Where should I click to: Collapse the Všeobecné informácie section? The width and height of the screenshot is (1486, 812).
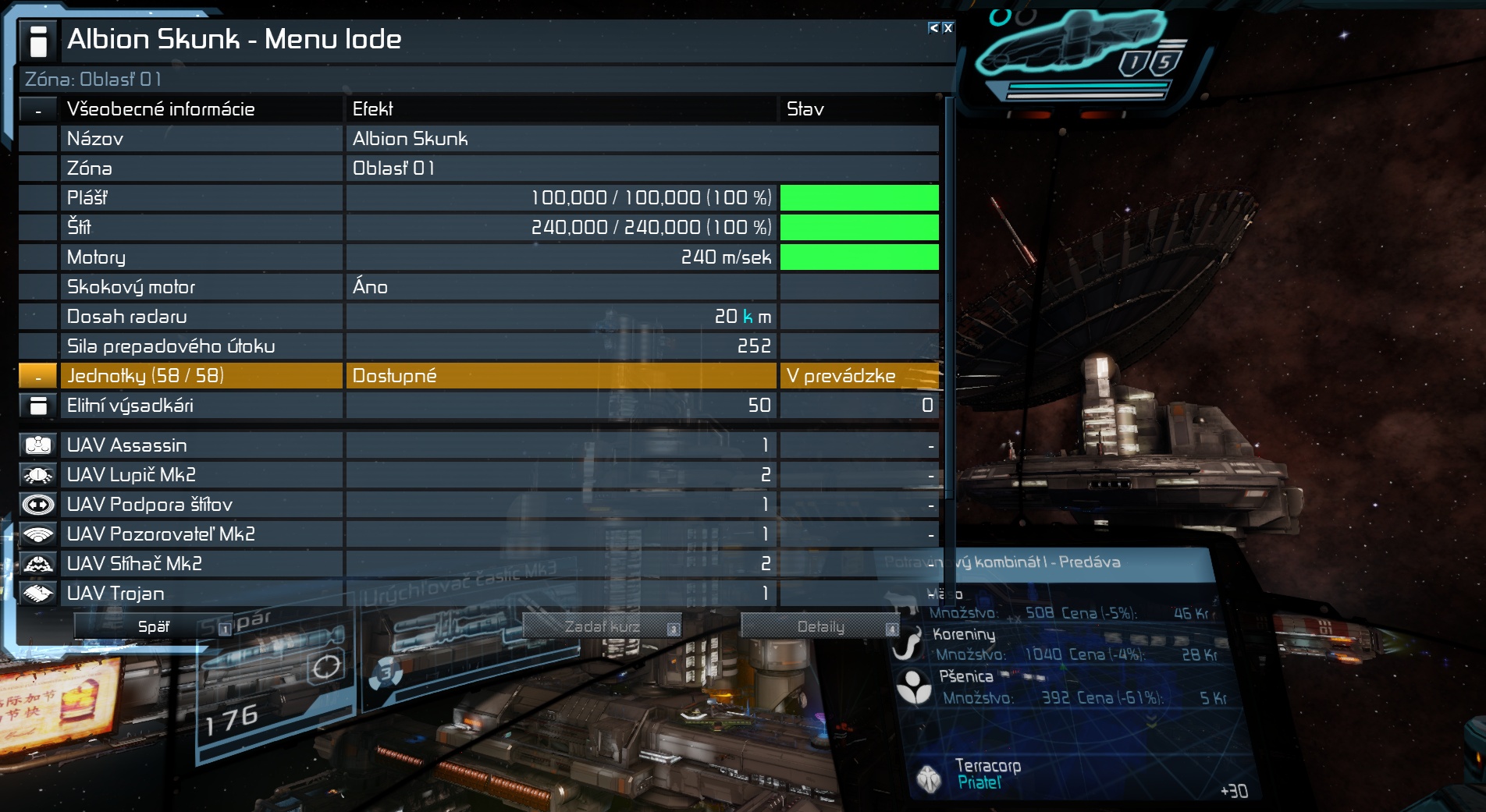38,110
